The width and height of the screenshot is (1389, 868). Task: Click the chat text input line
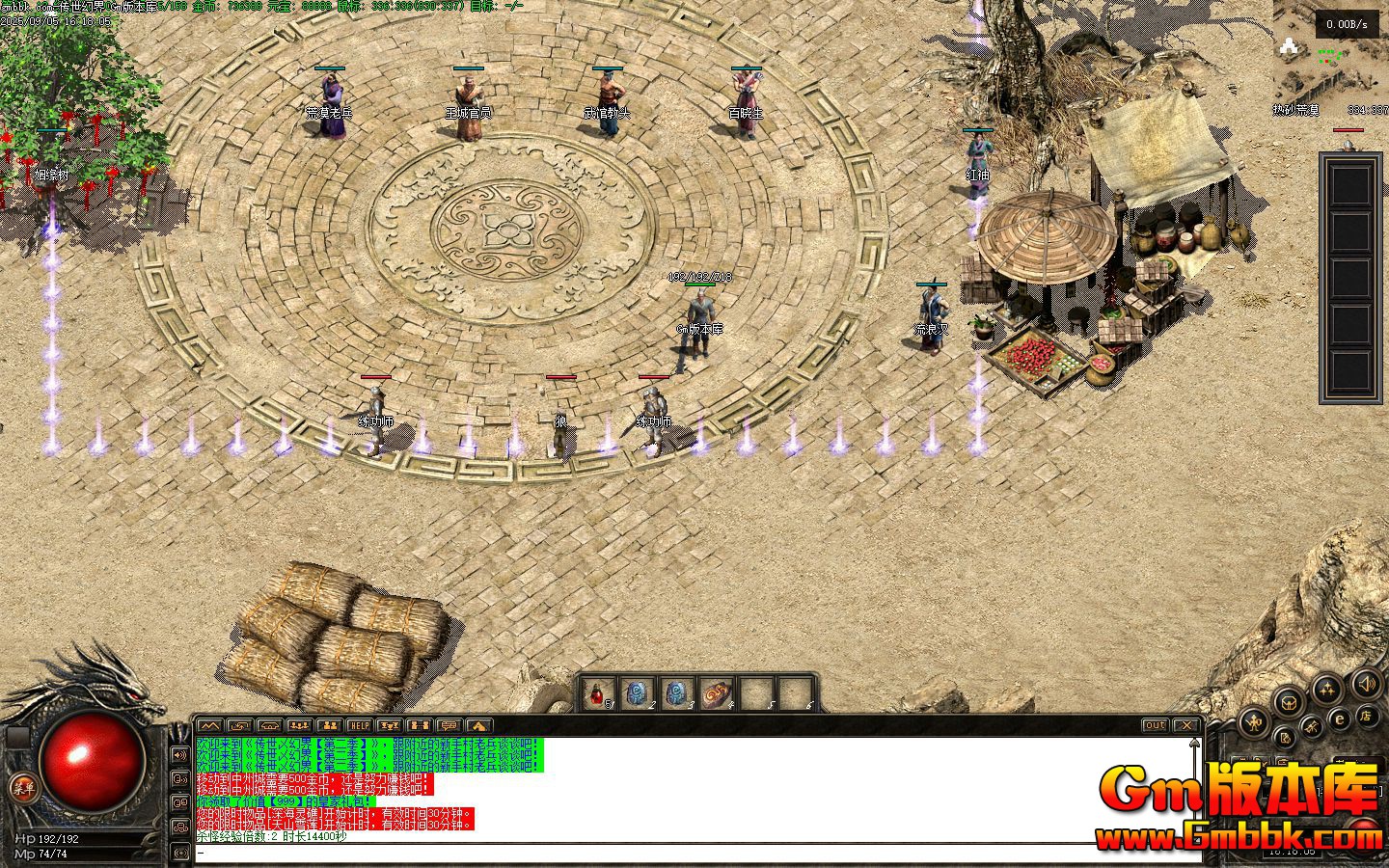[x=675, y=853]
